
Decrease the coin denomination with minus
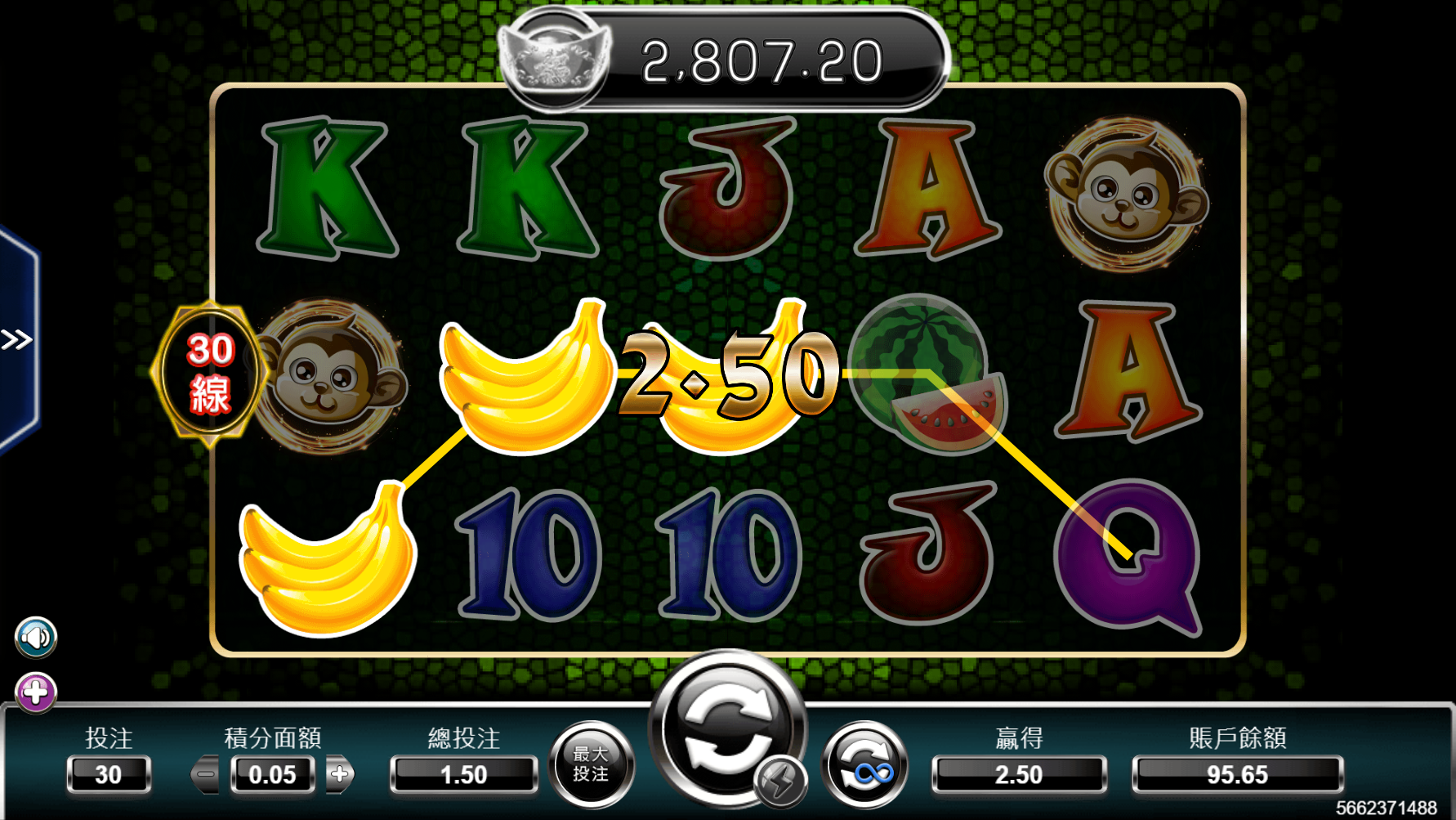[x=206, y=774]
